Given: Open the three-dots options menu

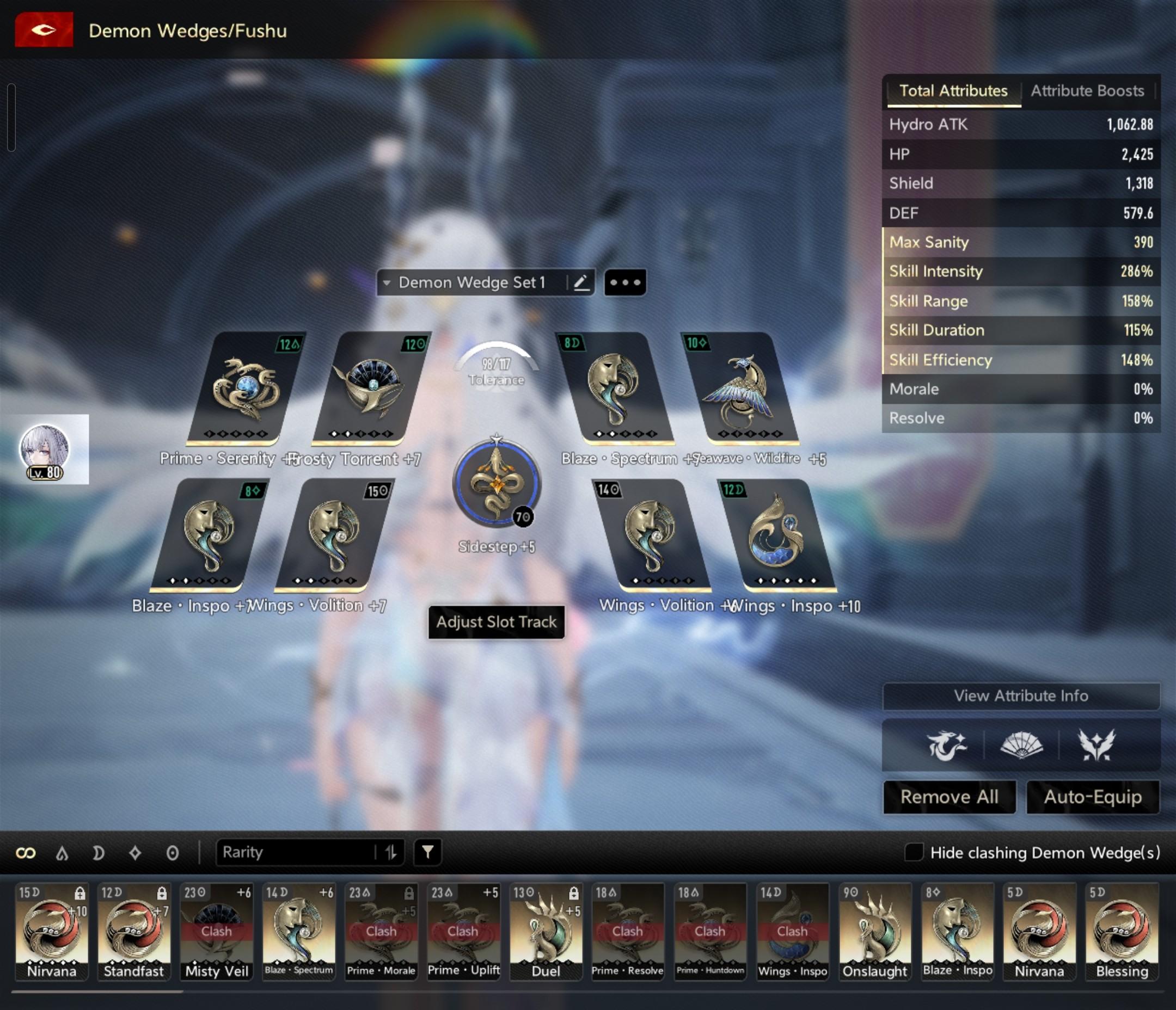Looking at the screenshot, I should (x=625, y=282).
